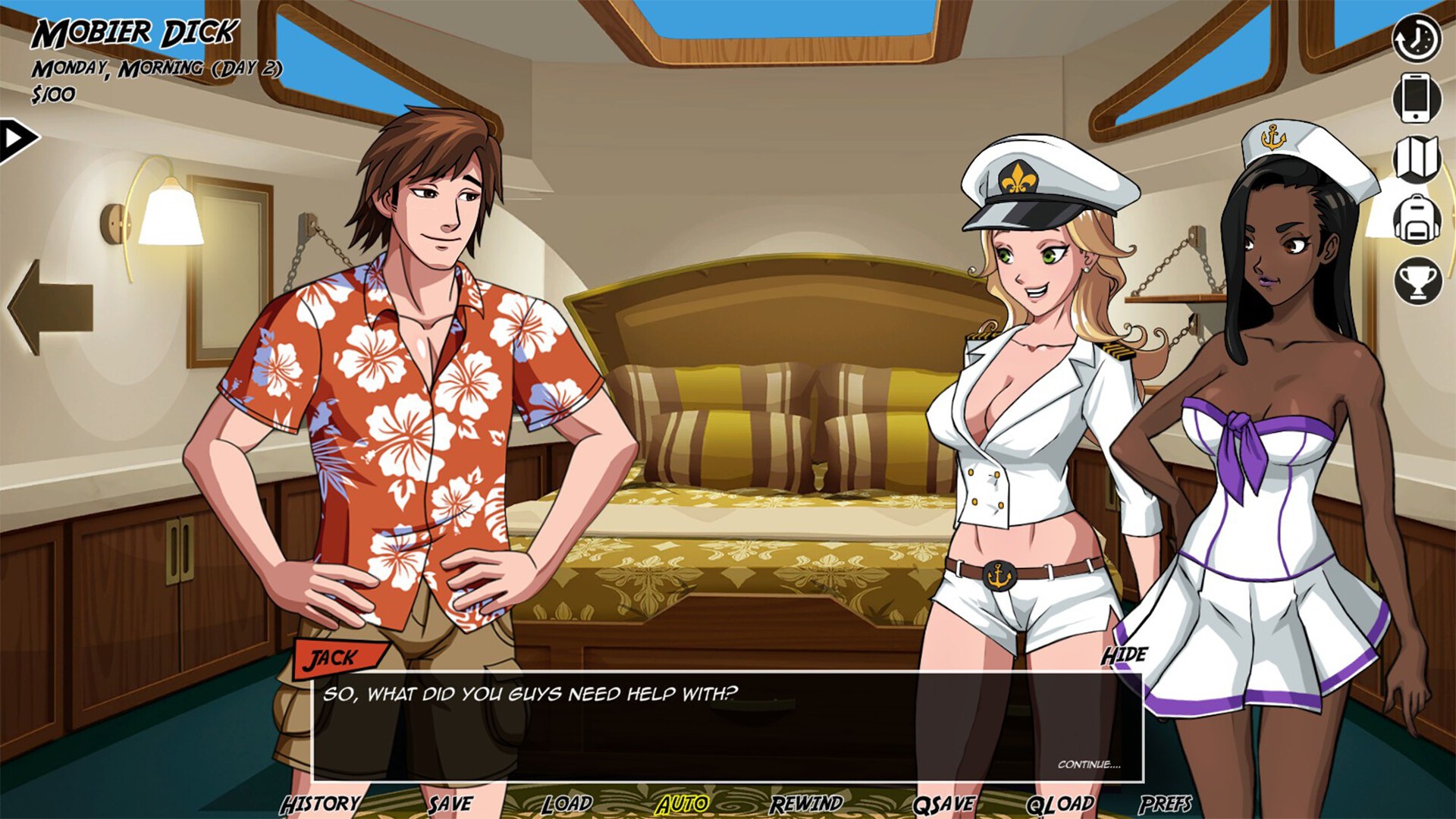The height and width of the screenshot is (819, 1456).
Task: Click the play-triangle skip button
Action: 17,139
